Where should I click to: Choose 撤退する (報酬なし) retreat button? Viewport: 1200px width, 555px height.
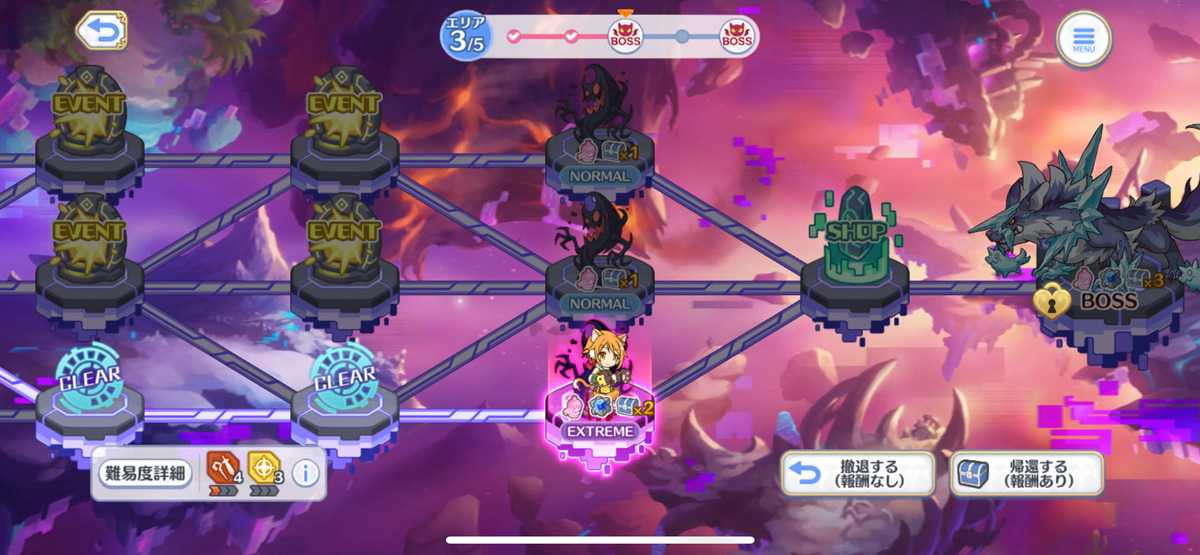858,473
